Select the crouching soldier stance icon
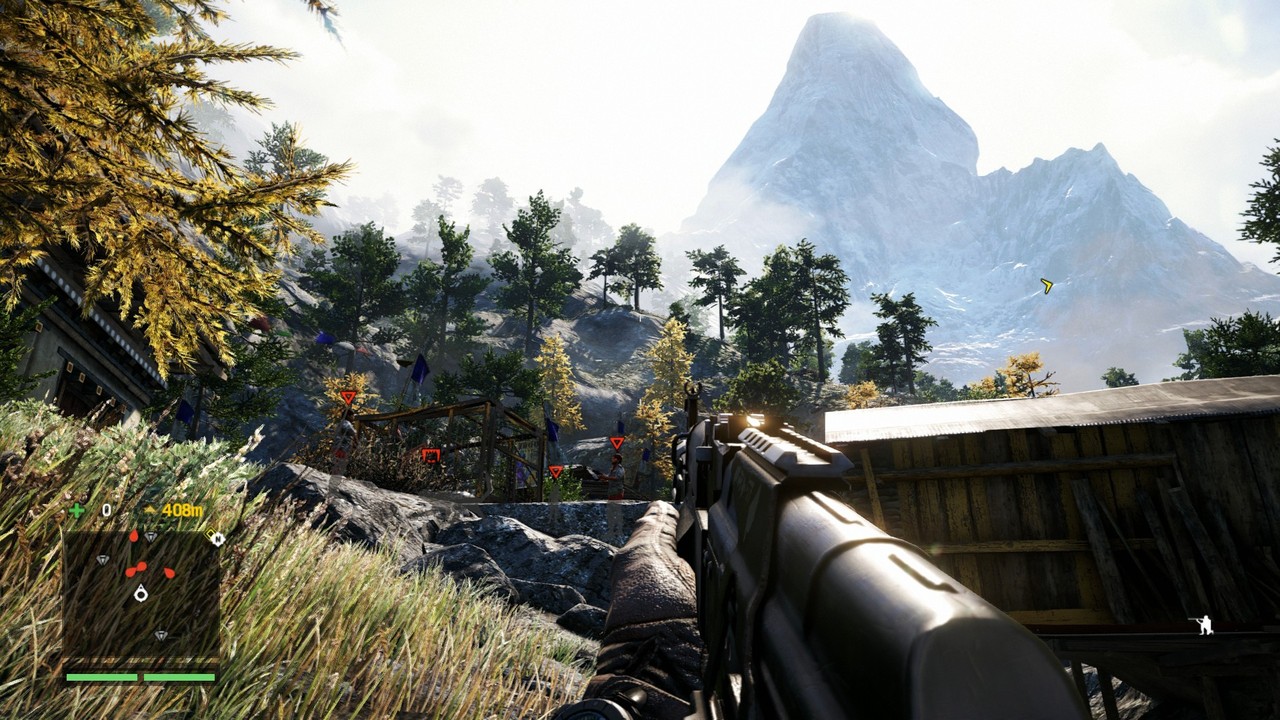1280x720 pixels. tap(1205, 625)
